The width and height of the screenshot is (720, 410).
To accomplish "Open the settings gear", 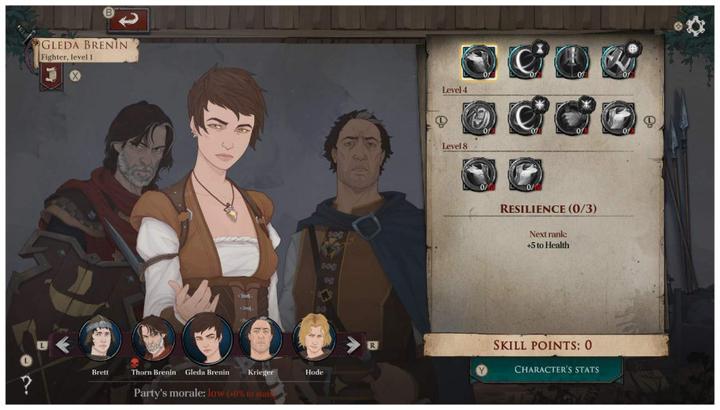I will (696, 26).
